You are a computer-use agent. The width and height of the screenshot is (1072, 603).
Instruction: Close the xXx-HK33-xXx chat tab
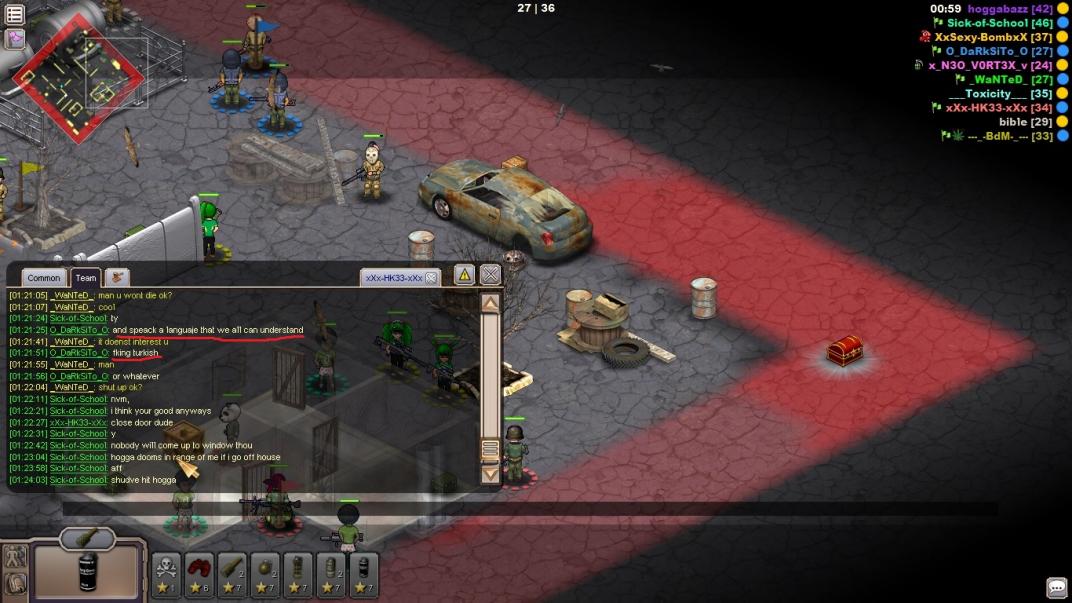tap(431, 277)
